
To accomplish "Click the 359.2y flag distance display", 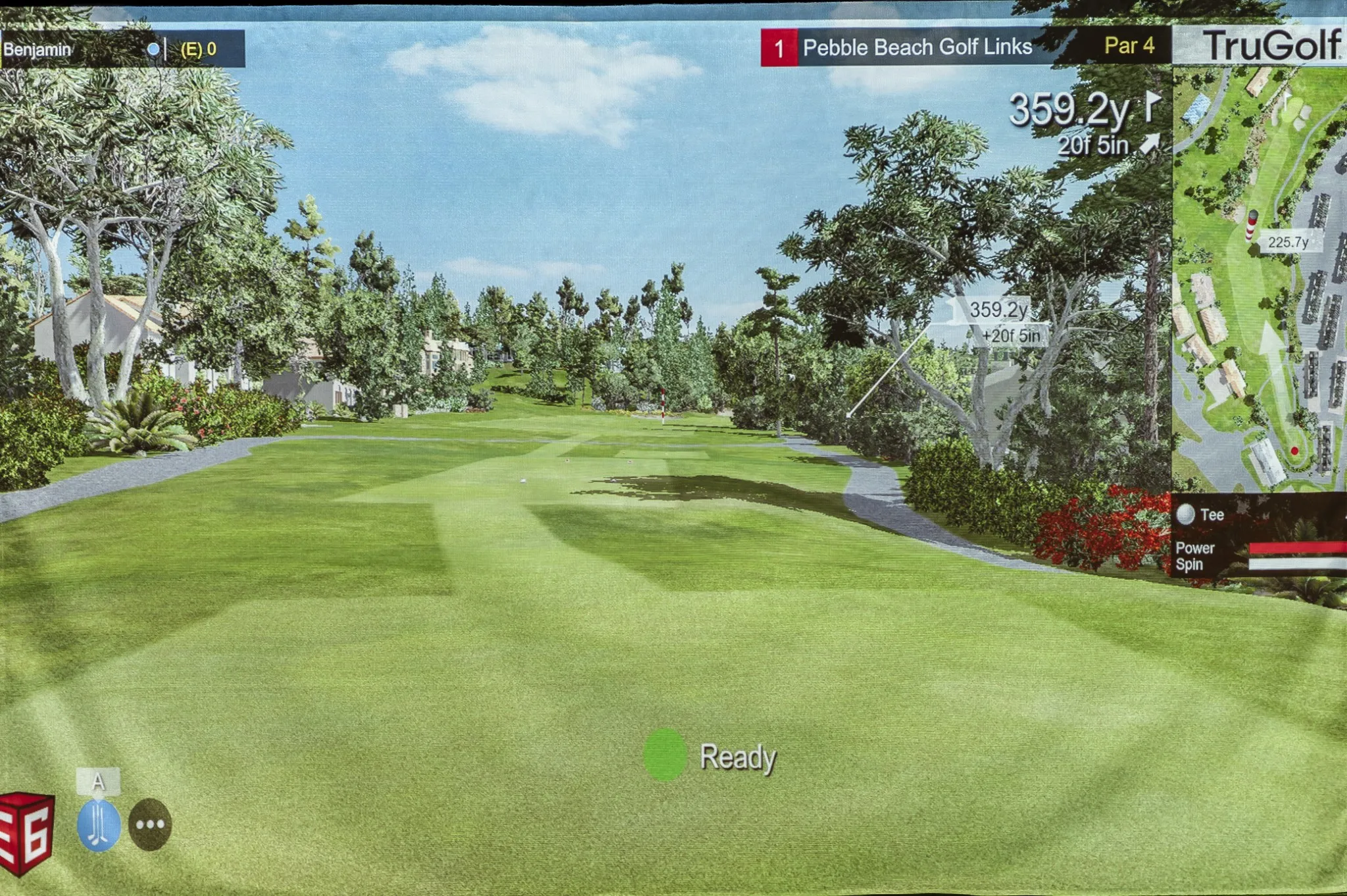I will [1083, 110].
